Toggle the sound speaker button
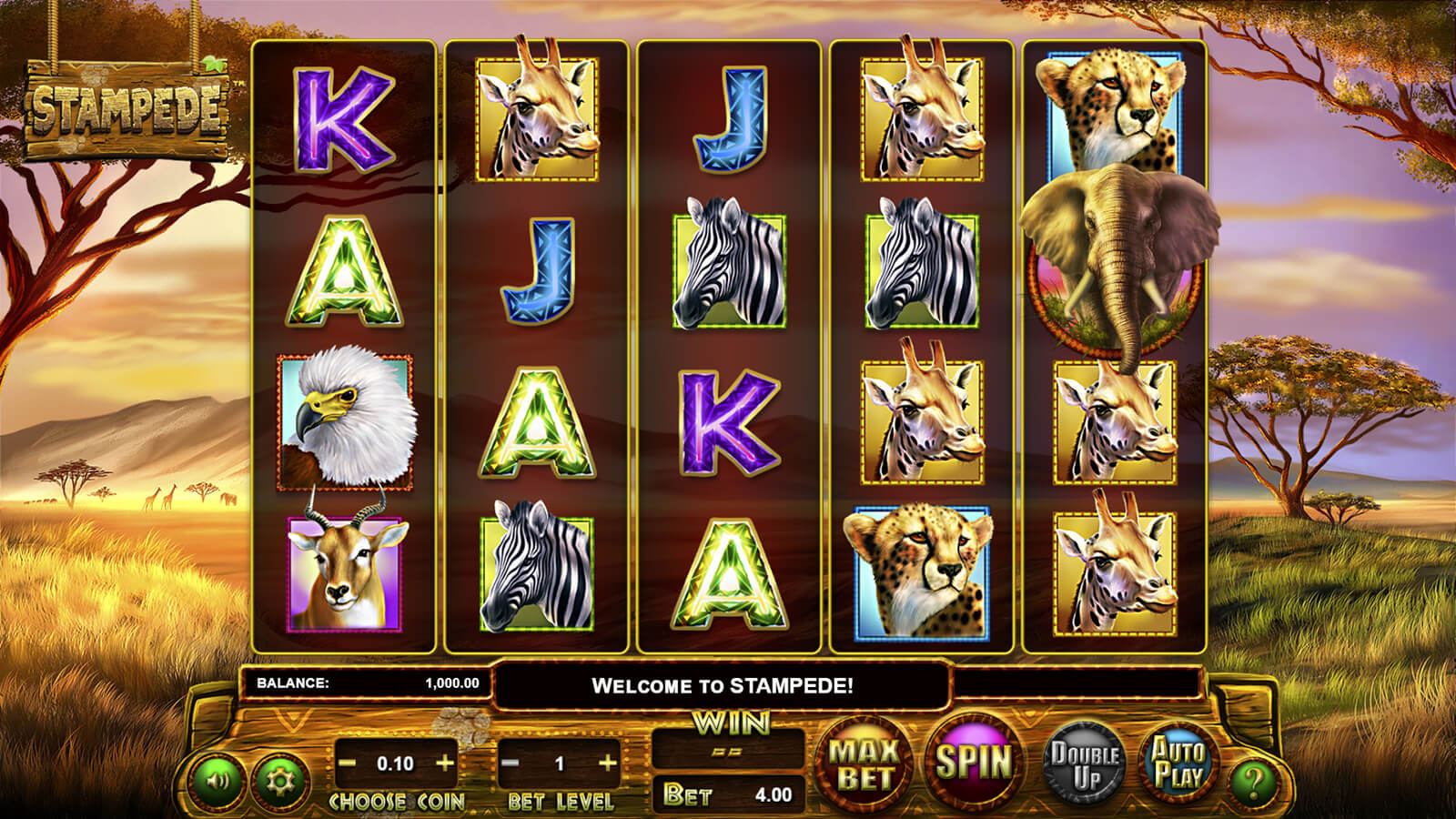Viewport: 1456px width, 819px height. coord(217,780)
